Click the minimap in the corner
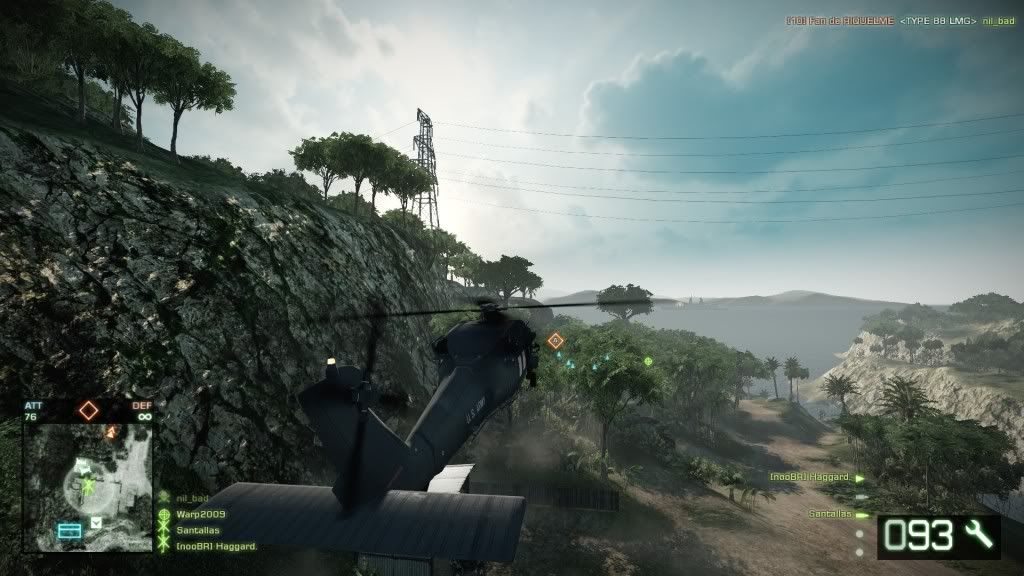The image size is (1024, 576). (88, 487)
